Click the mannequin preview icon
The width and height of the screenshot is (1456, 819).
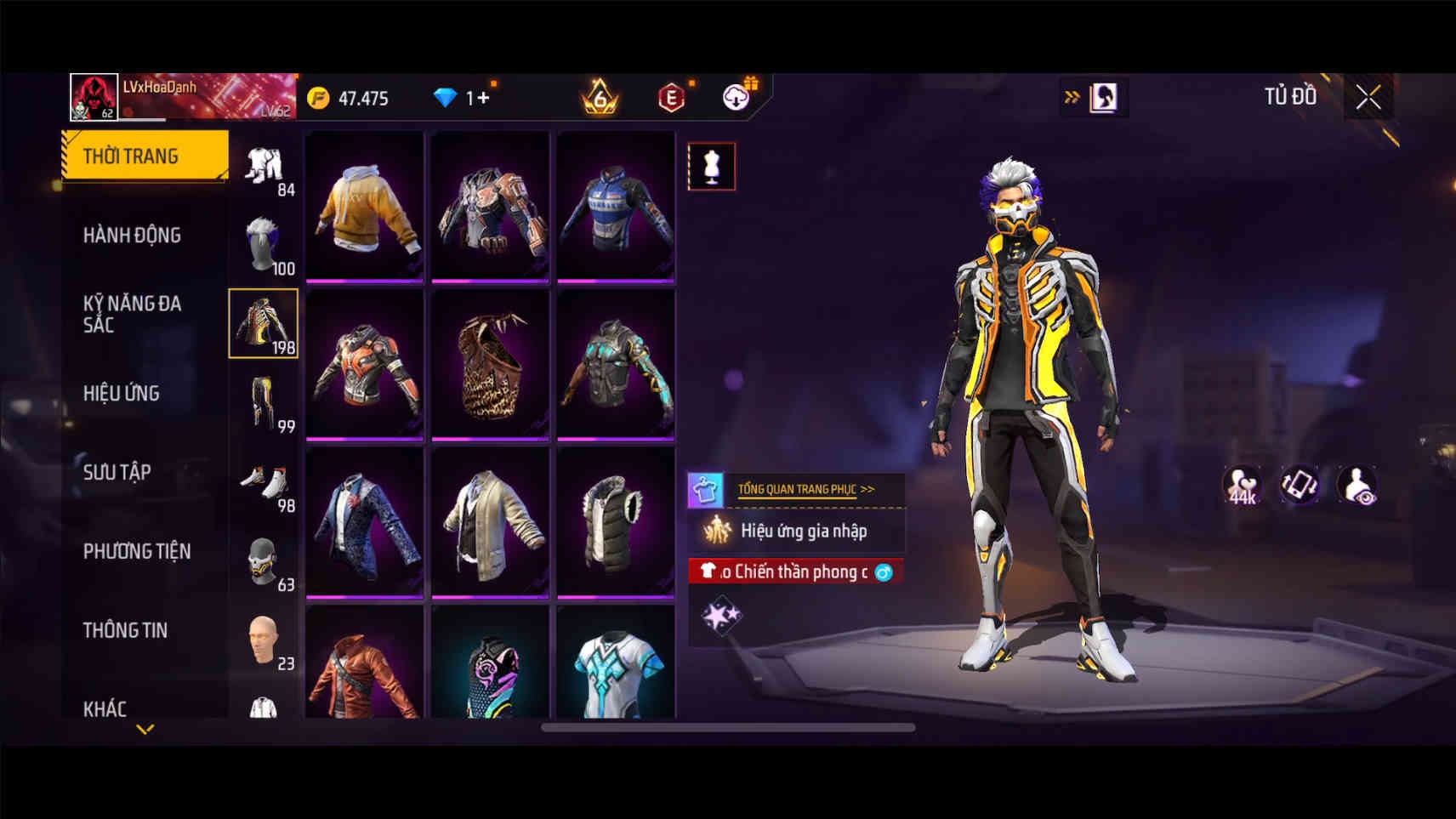pyautogui.click(x=712, y=167)
